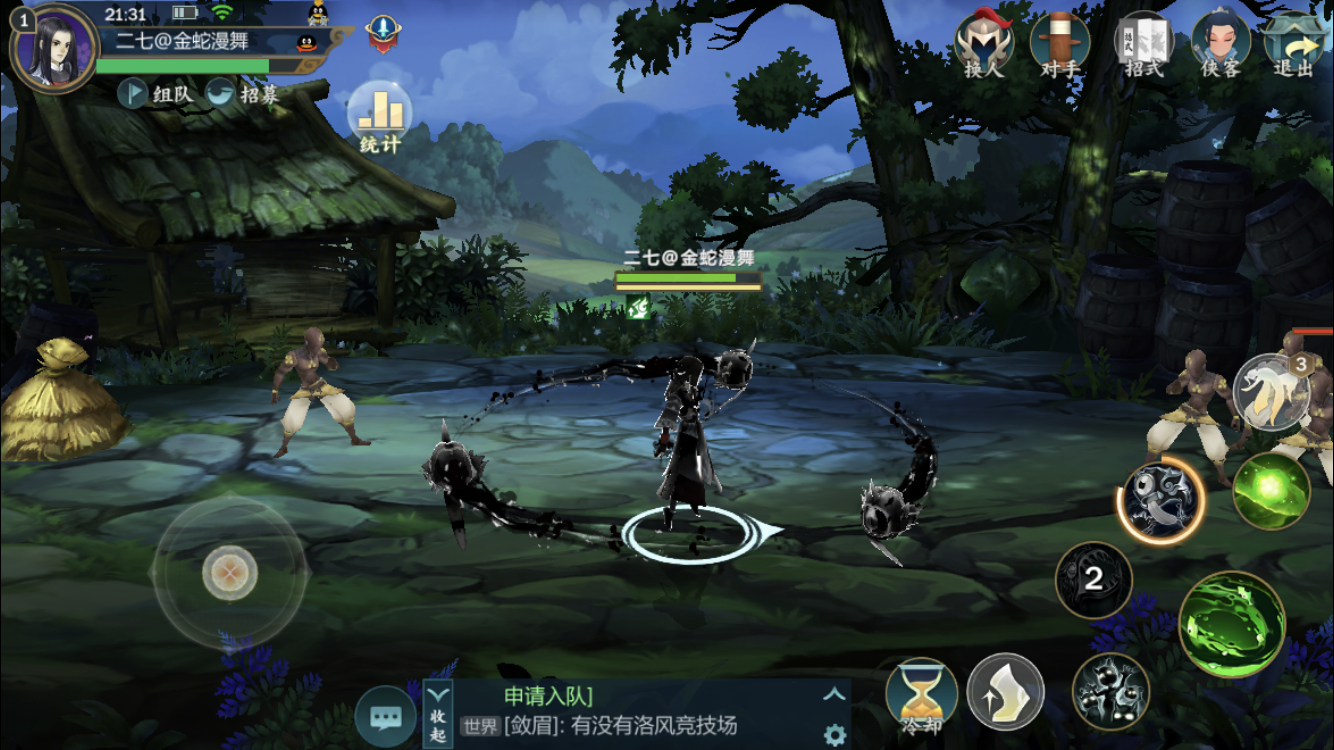Click the 申请入队 join team link
1334x750 pixels.
tap(548, 696)
